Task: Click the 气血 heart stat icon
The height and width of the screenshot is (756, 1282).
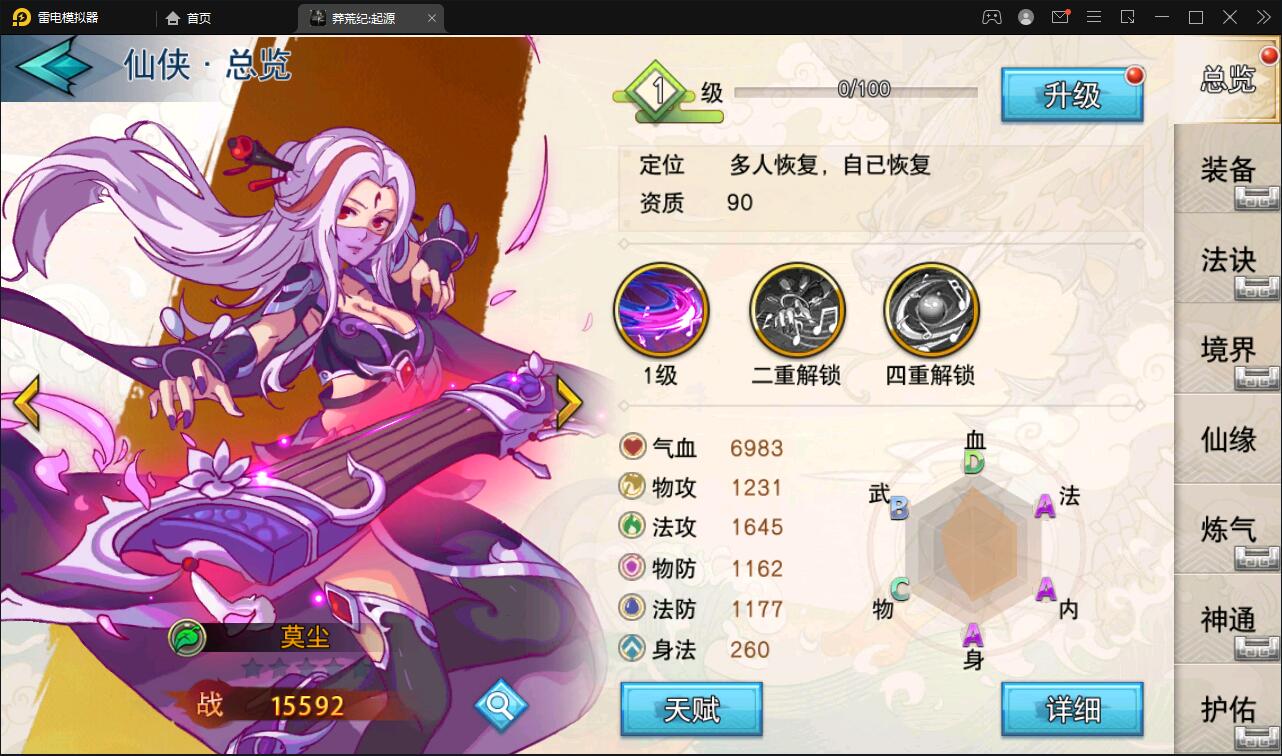Action: tap(631, 447)
